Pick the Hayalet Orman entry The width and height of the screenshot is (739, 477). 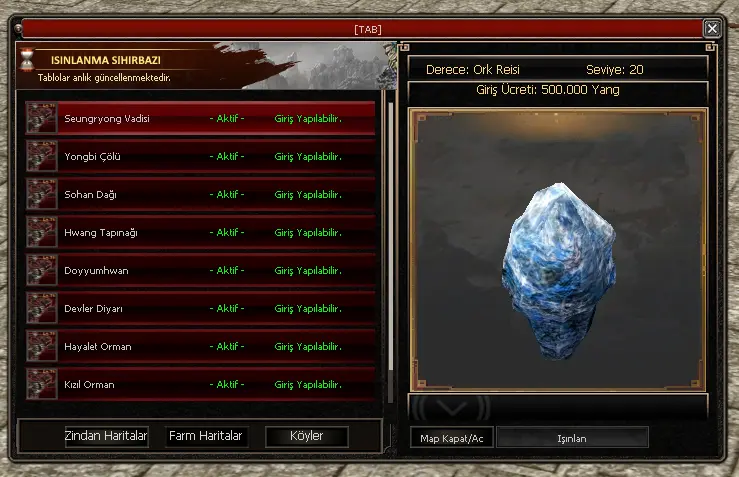coord(200,347)
